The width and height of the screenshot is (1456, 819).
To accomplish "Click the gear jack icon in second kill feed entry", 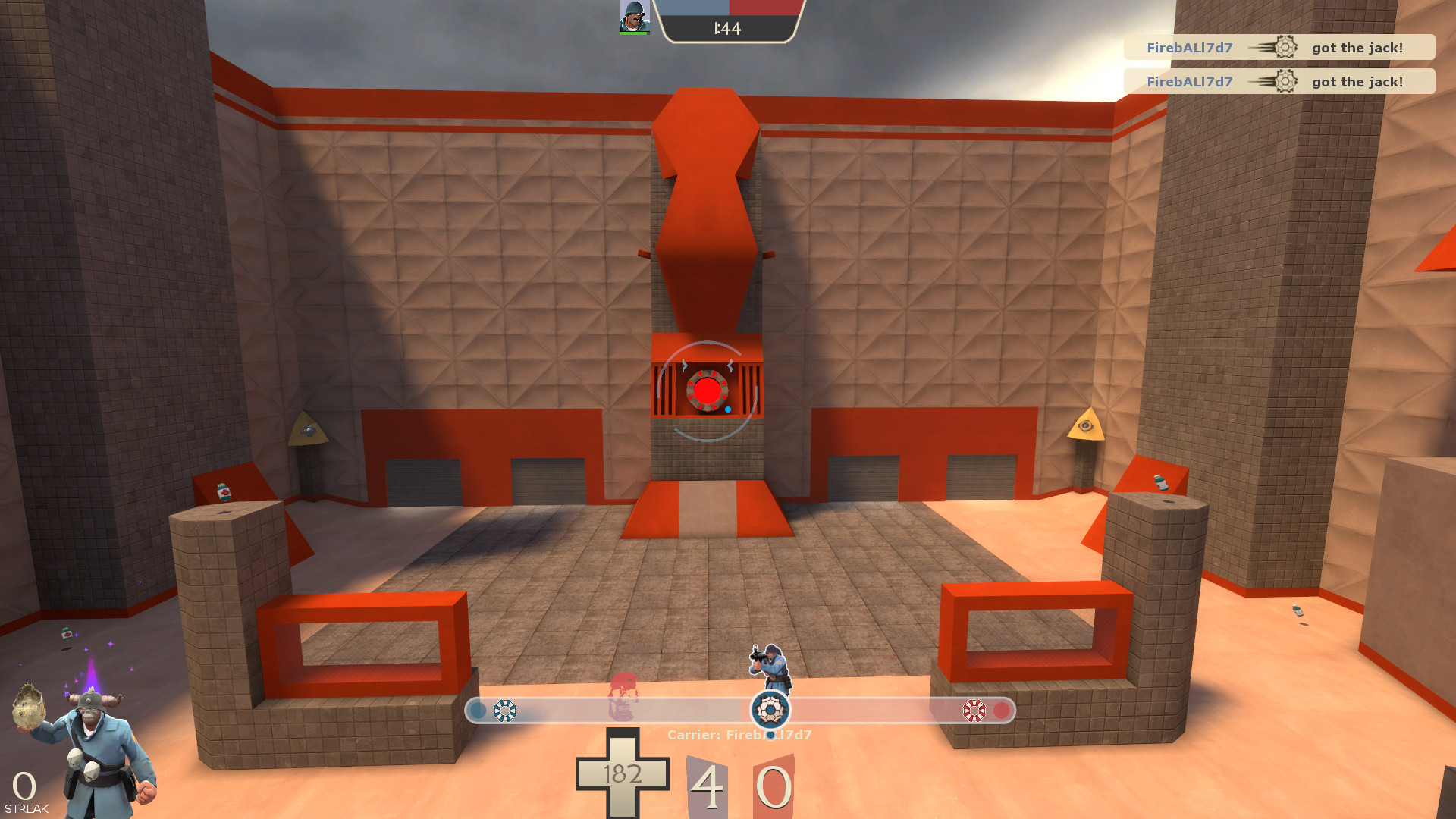I will click(1285, 81).
